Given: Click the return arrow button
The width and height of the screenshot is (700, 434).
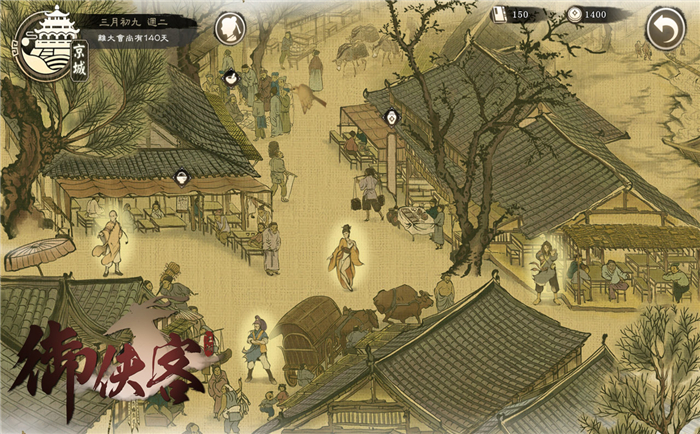Looking at the screenshot, I should 664,29.
